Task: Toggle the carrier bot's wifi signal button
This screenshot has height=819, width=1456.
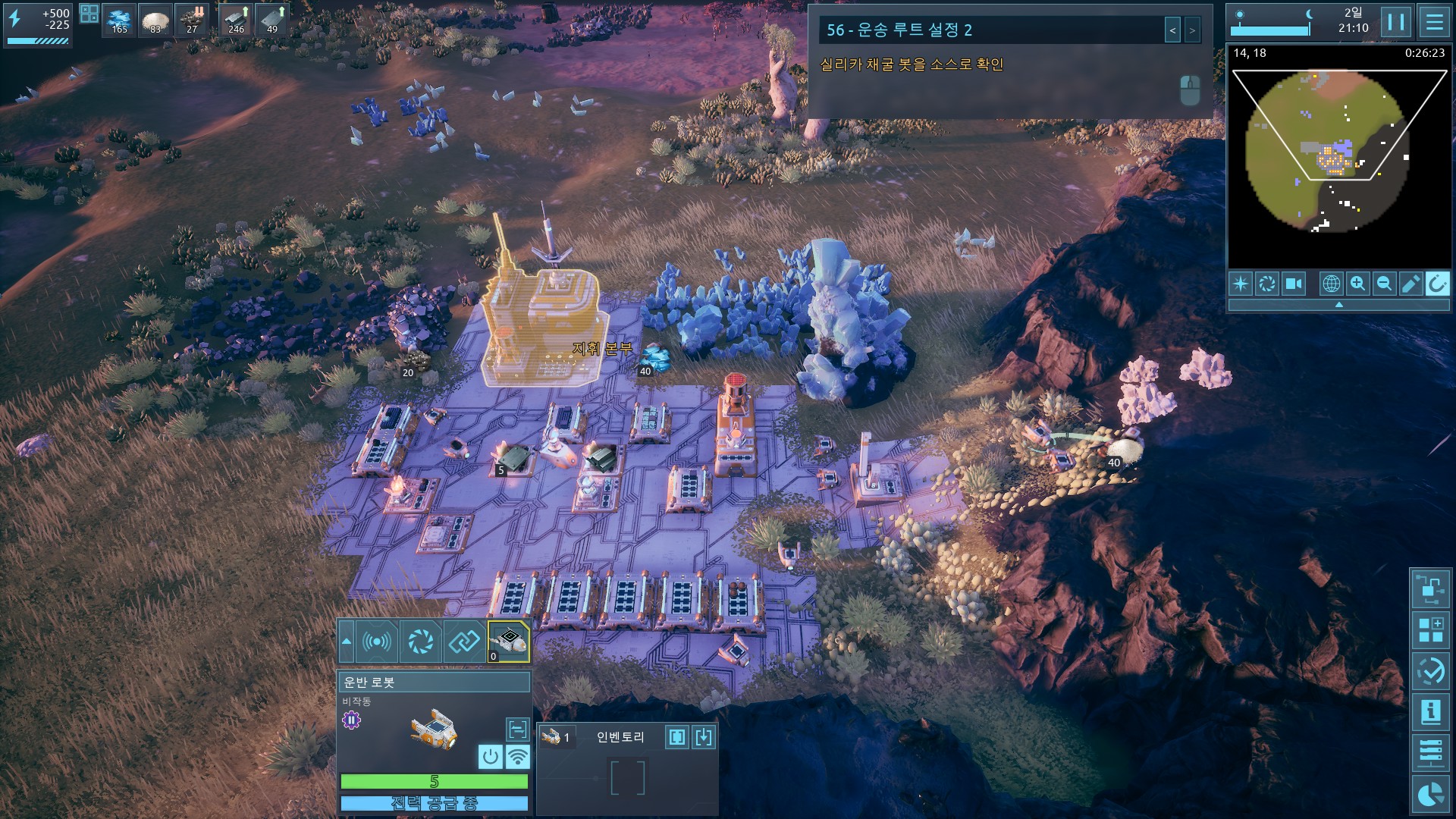Action: [x=518, y=756]
